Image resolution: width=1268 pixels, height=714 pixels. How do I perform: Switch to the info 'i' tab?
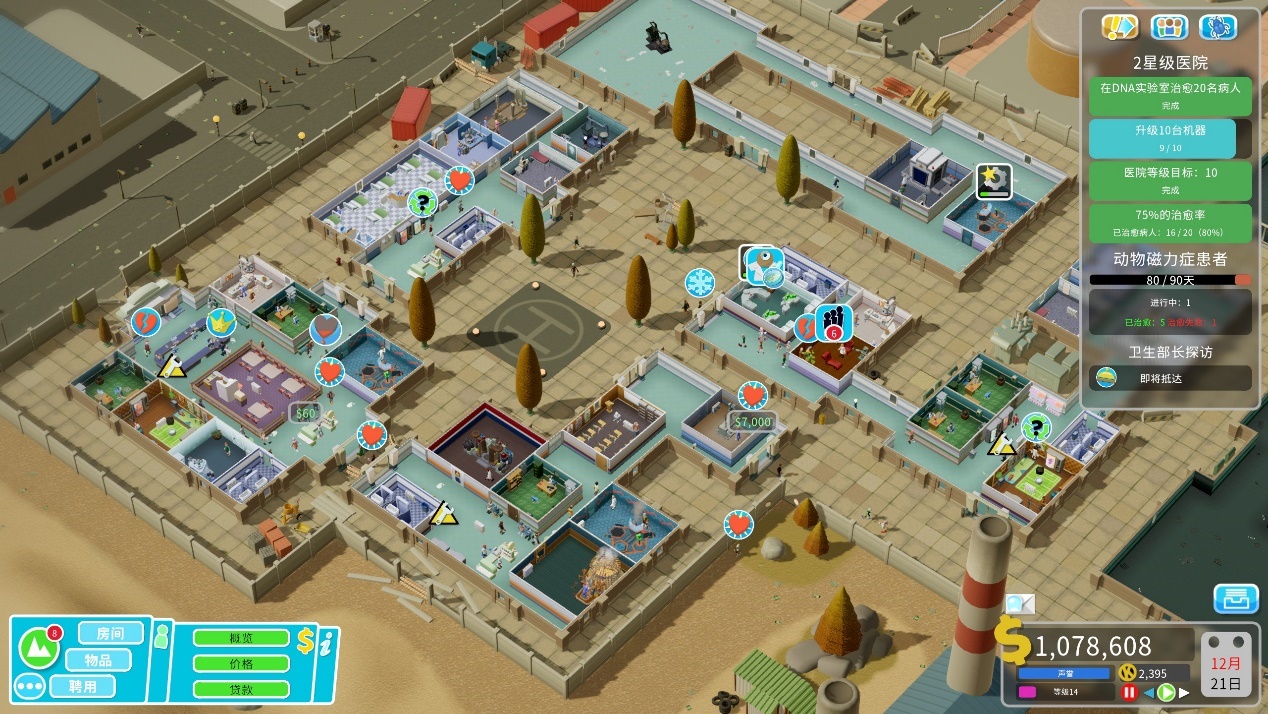(x=326, y=645)
